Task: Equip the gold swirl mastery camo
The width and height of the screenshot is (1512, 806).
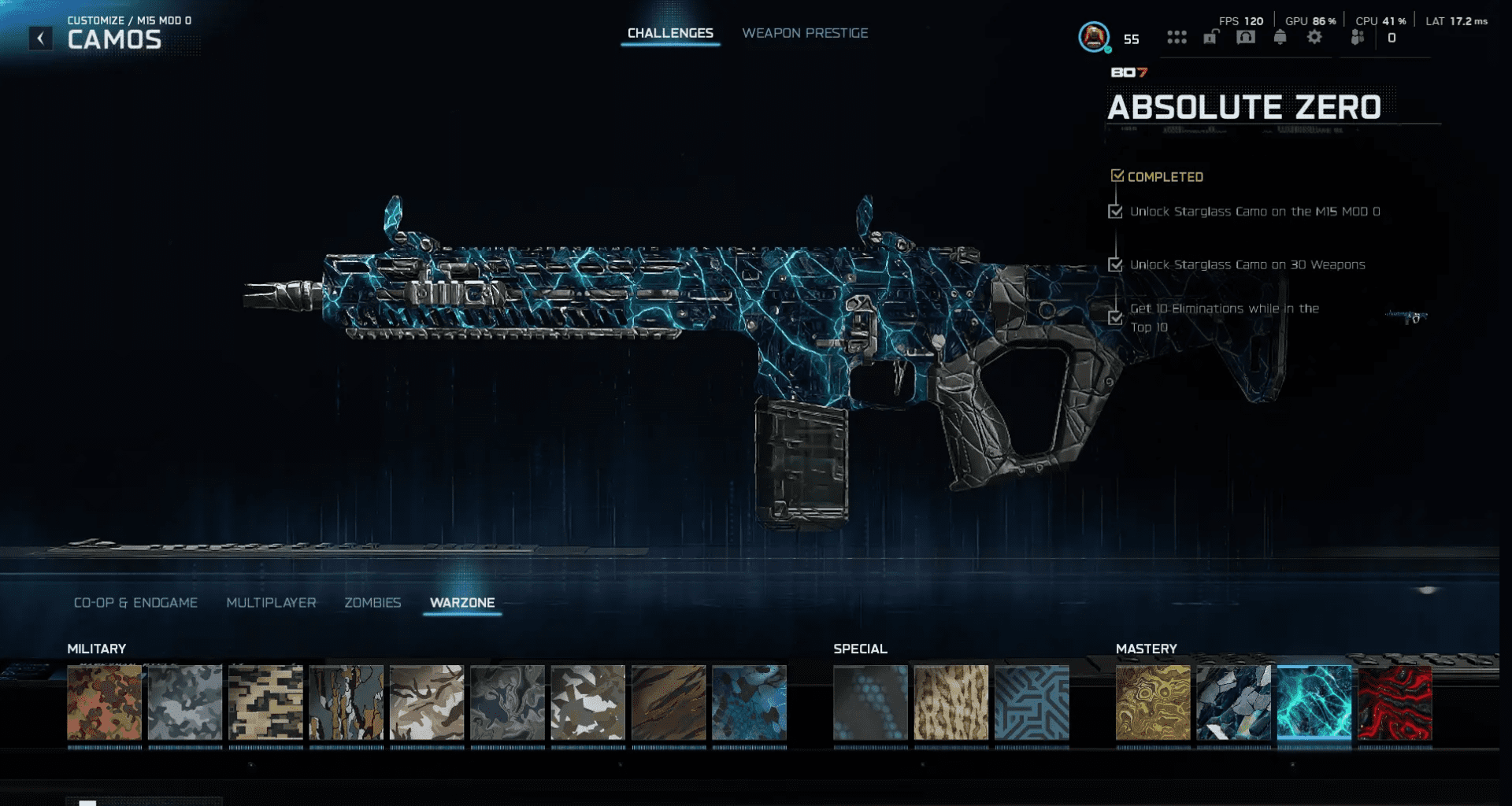Action: point(1153,703)
